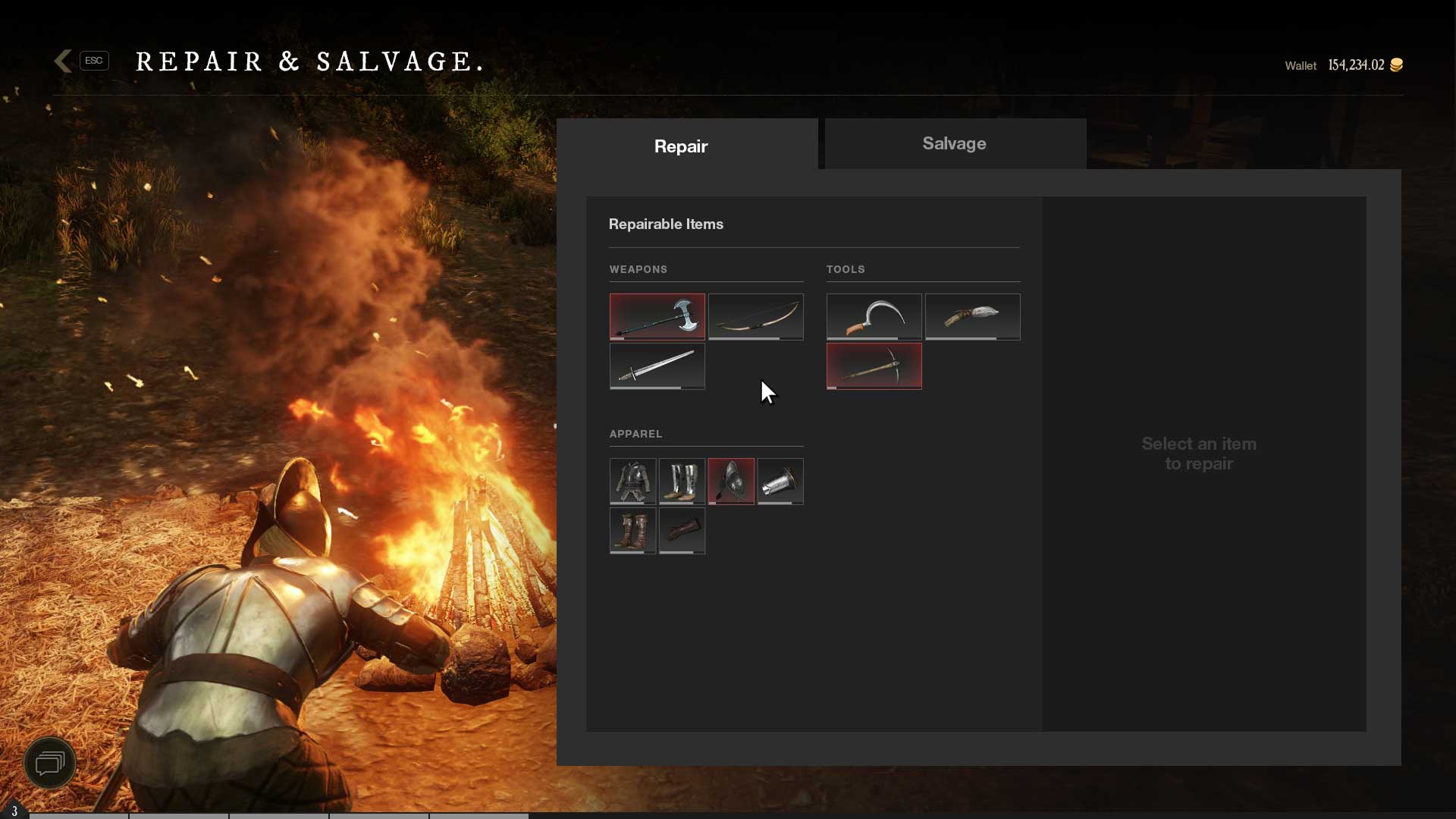This screenshot has width=1456, height=819.
Task: Select the damaged pickaxe tool
Action: (x=874, y=366)
